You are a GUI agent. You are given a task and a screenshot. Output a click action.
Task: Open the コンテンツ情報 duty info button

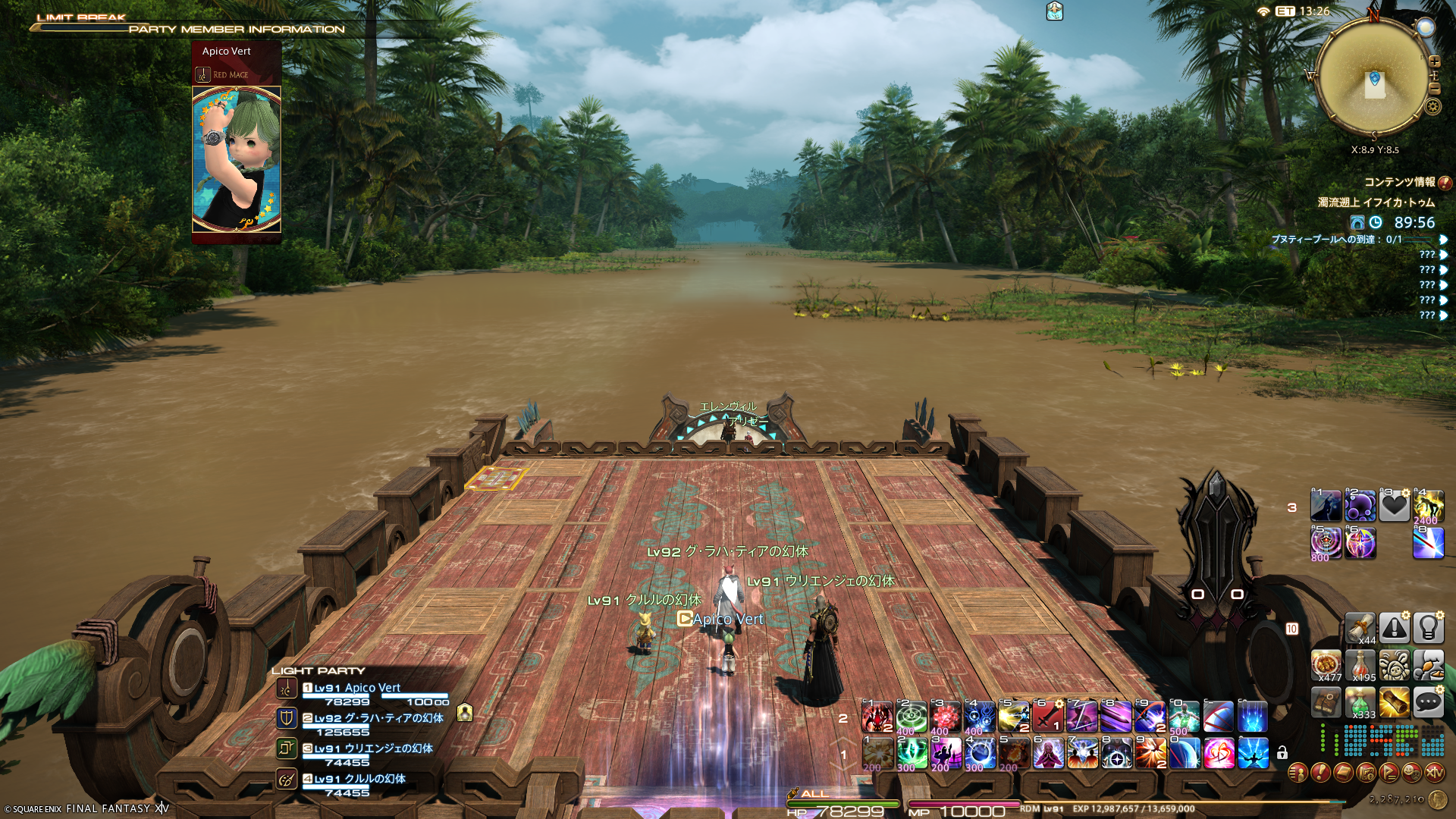click(1445, 183)
